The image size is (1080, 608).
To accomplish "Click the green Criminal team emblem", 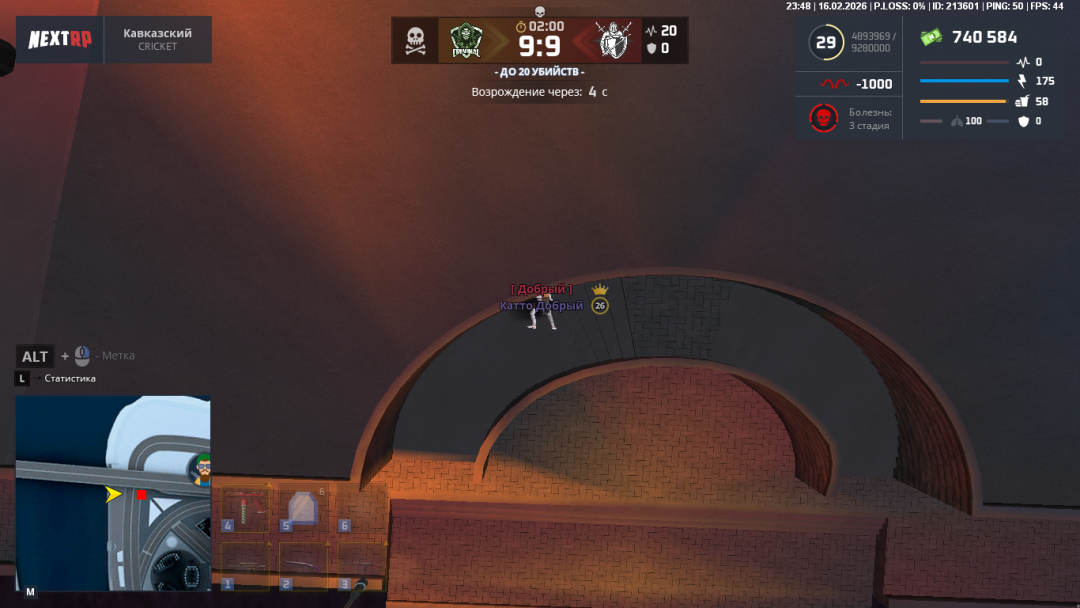I will pos(466,40).
